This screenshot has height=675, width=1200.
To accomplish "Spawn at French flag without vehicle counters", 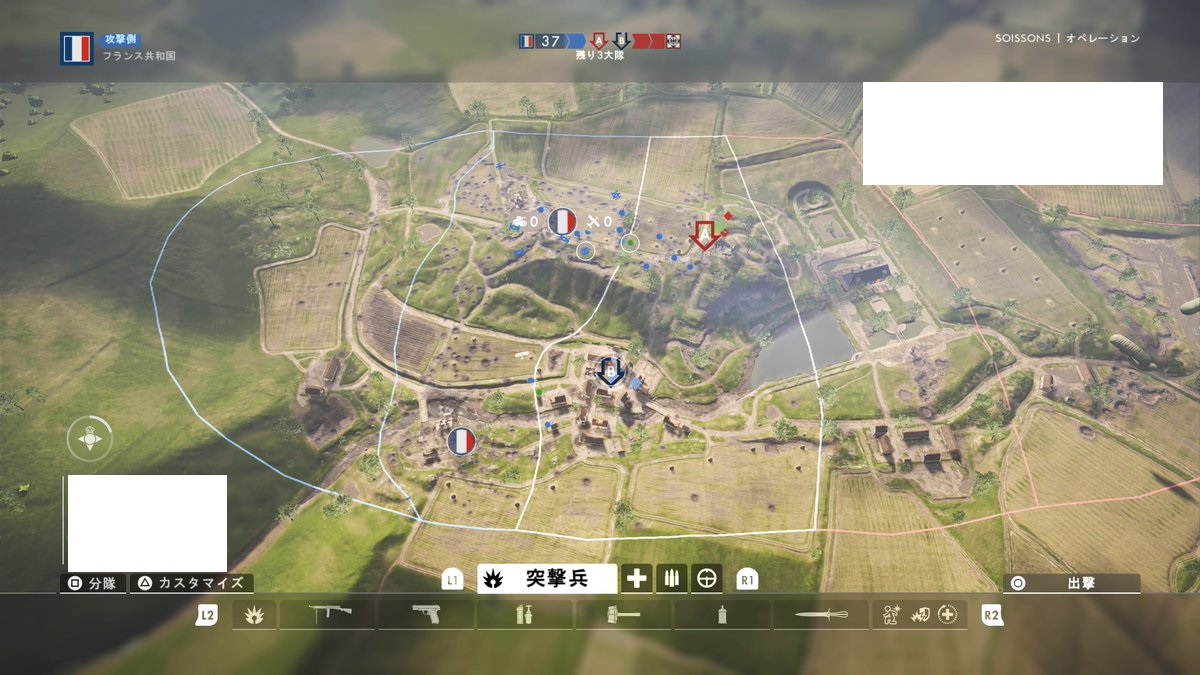I will (461, 440).
